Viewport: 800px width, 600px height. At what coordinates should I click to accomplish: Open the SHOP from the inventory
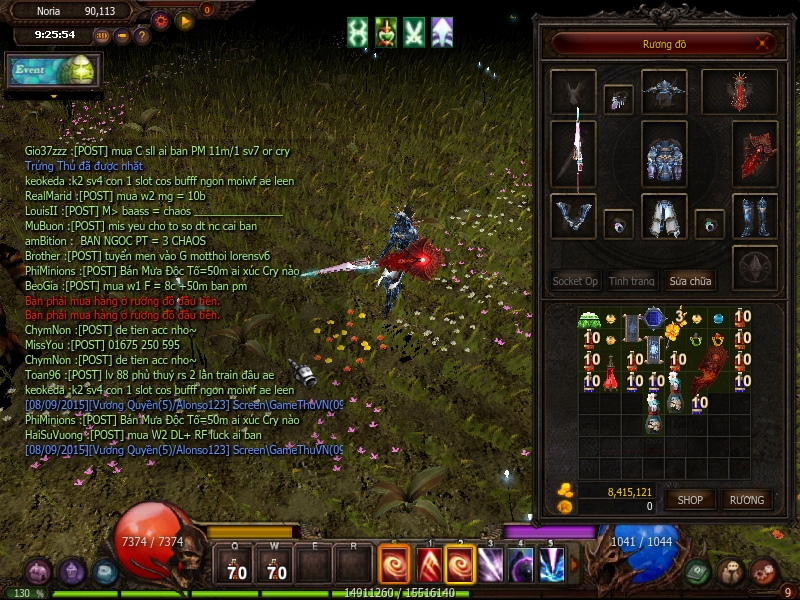690,499
